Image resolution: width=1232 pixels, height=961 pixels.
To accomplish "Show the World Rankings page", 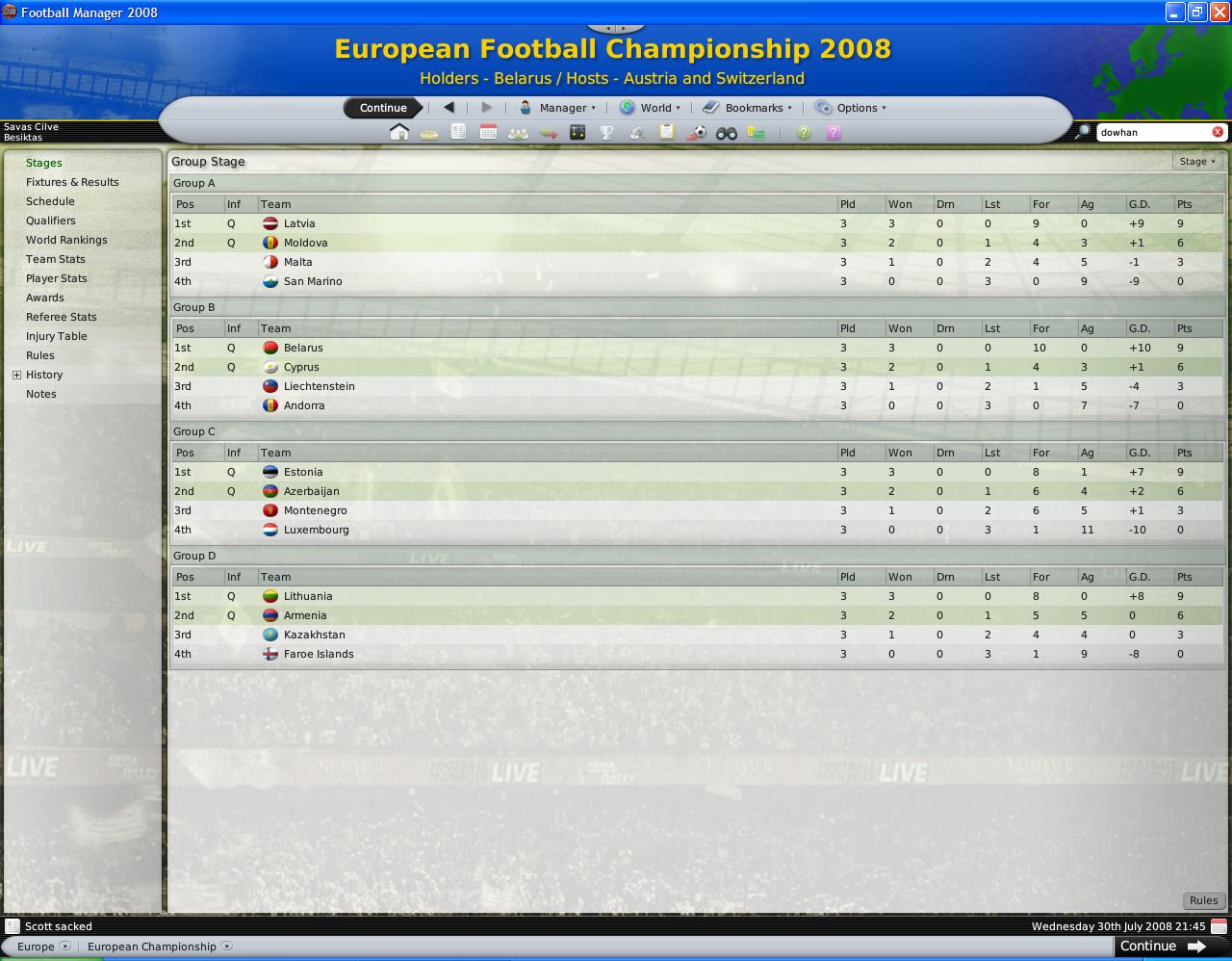I will [66, 240].
